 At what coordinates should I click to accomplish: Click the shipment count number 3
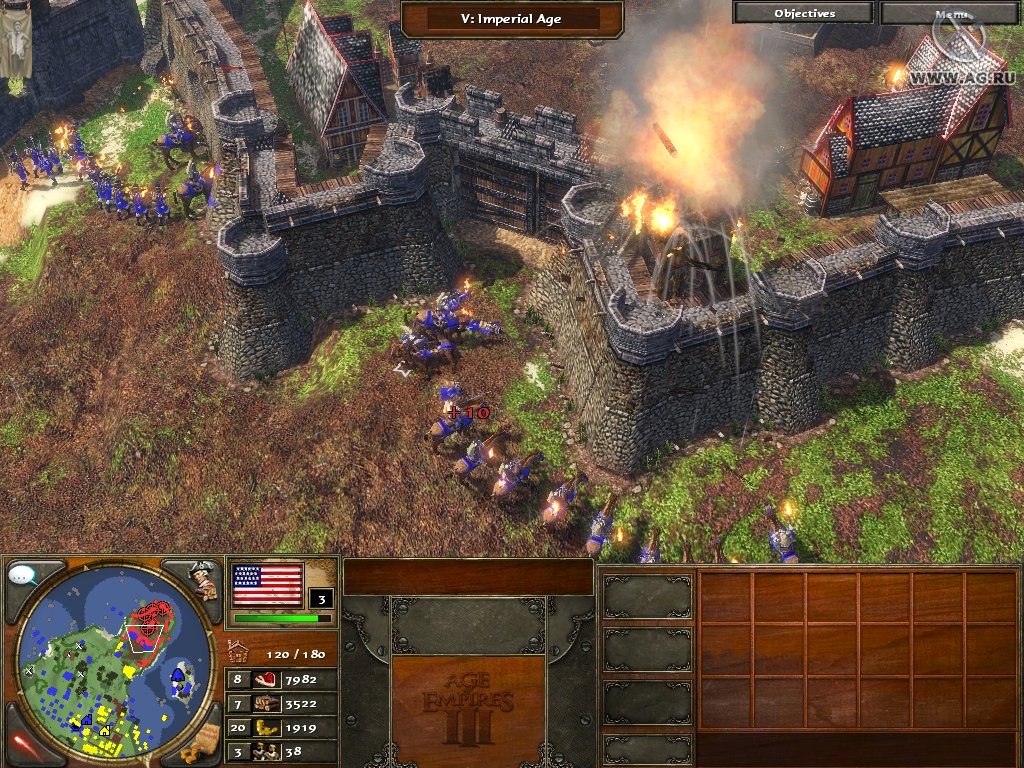point(321,600)
